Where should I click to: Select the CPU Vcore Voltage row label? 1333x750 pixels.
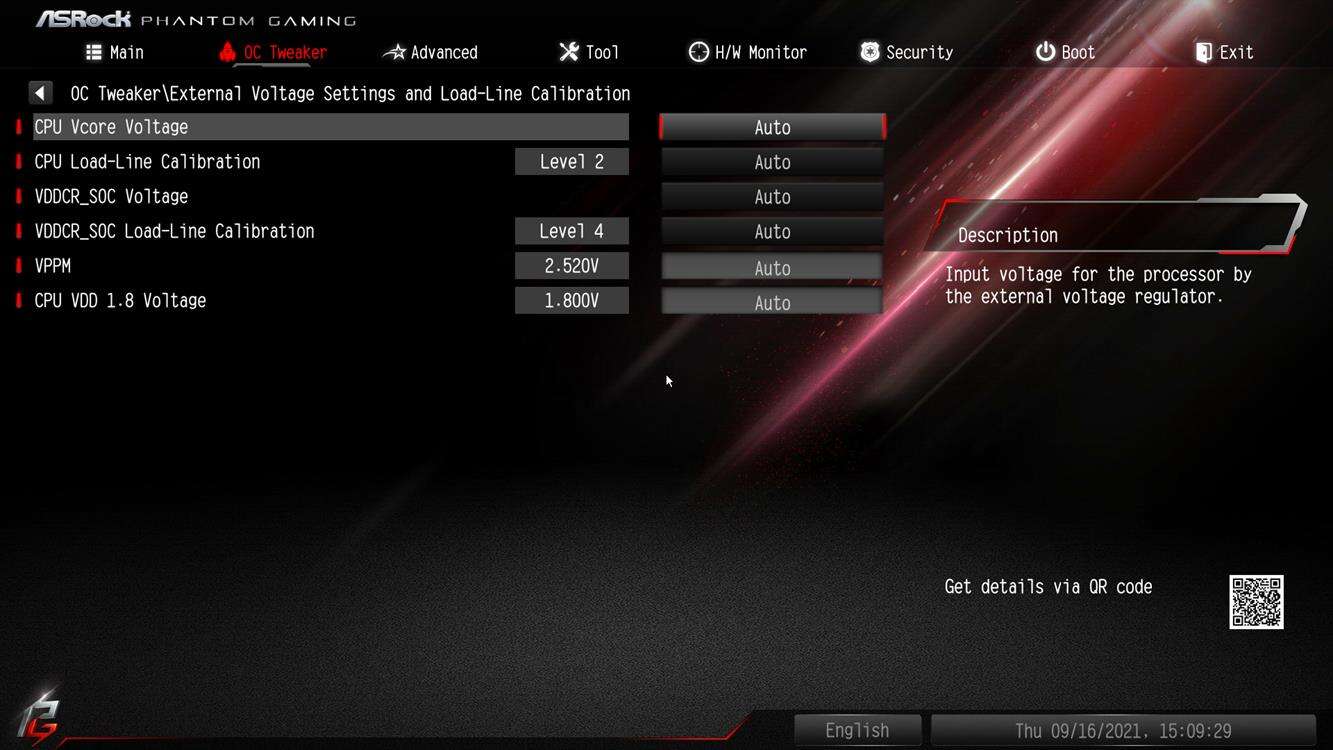111,127
